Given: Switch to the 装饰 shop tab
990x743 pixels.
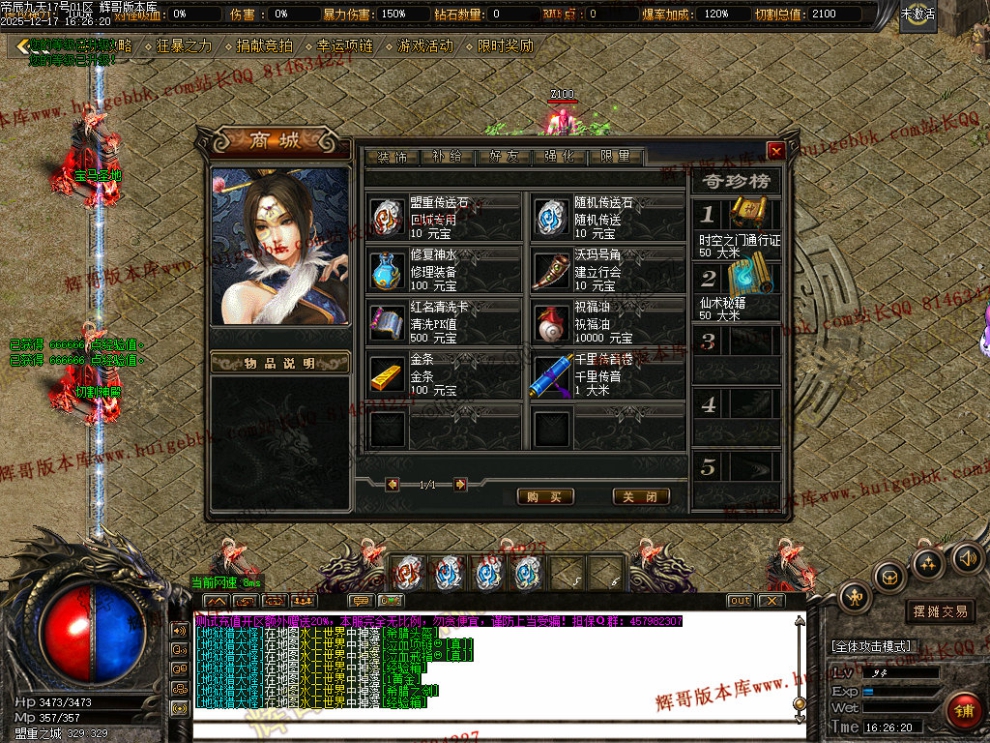Looking at the screenshot, I should (391, 157).
